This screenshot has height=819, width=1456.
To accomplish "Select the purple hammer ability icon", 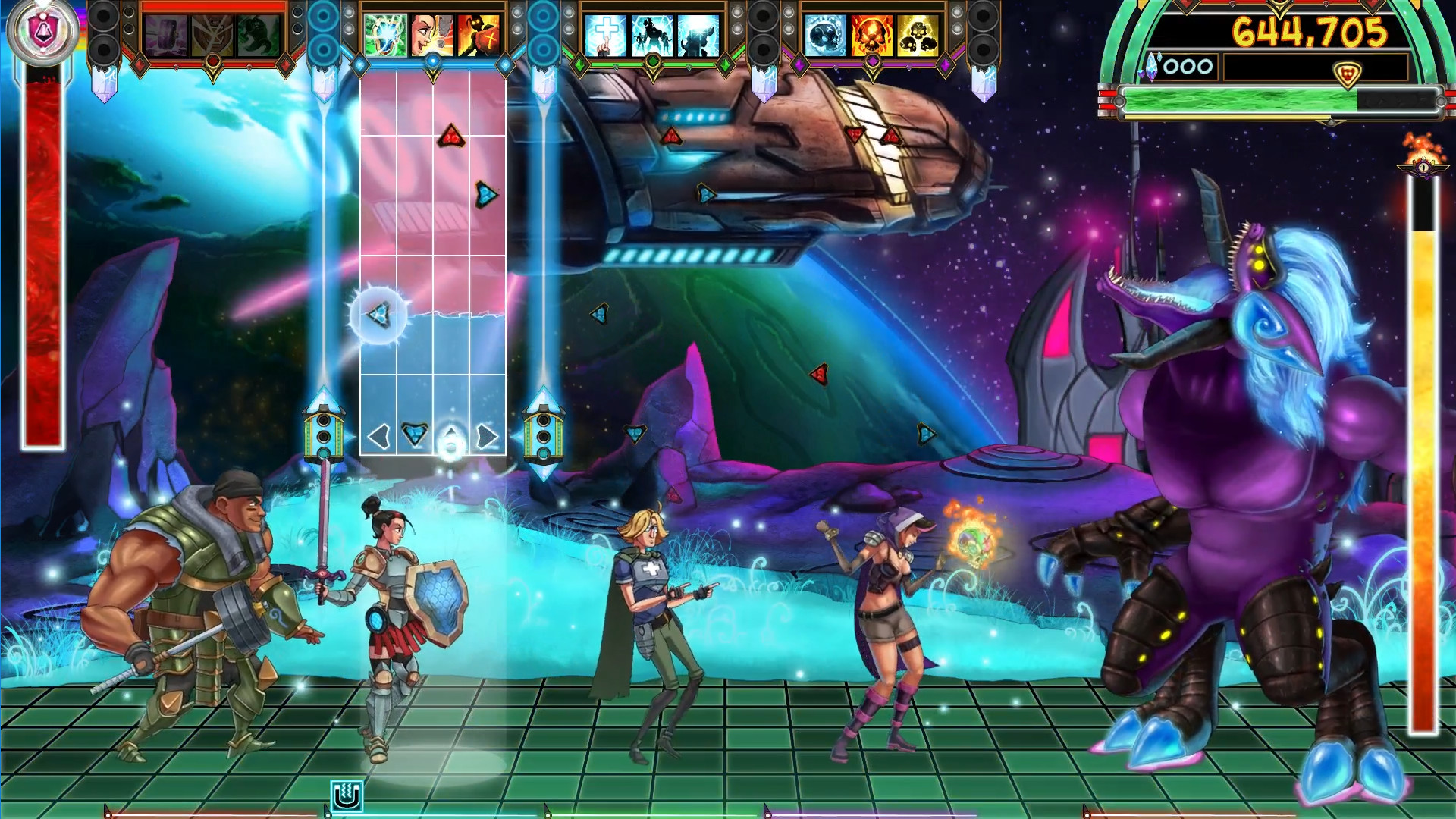I will [165, 34].
